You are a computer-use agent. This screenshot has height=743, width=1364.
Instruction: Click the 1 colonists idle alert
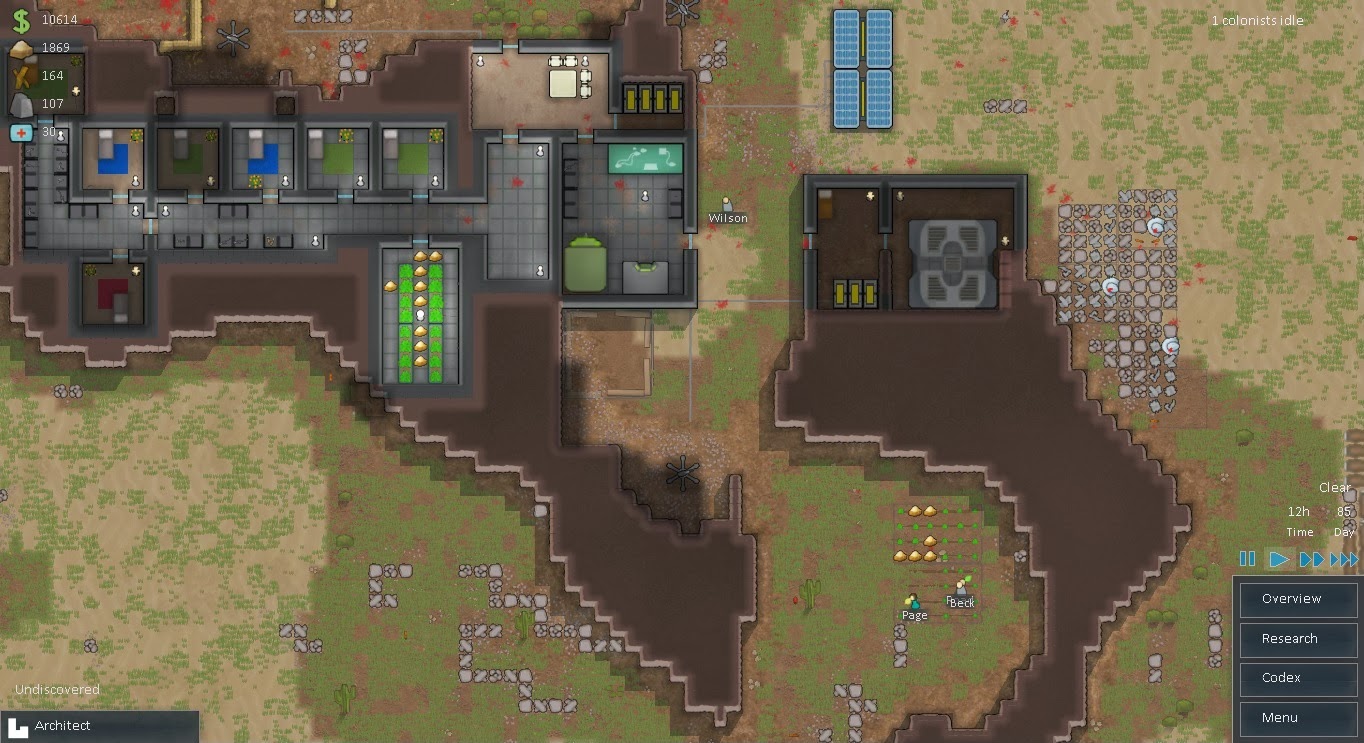(1257, 20)
